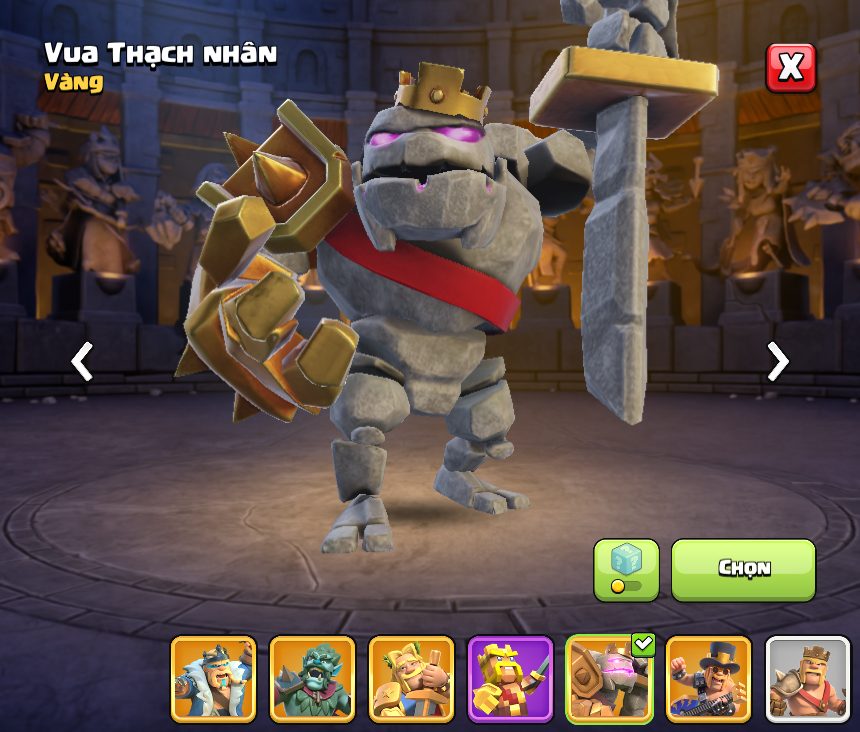Select the stone golem king skin thumbnail

point(609,679)
